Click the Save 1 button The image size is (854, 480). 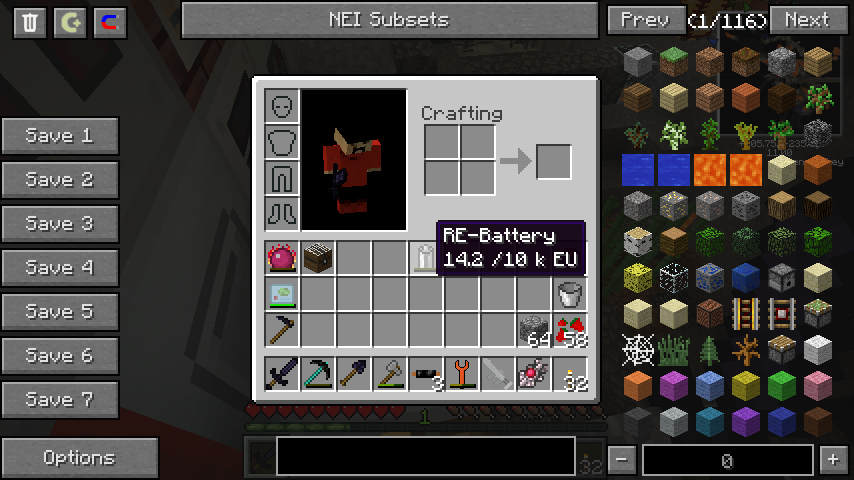click(60, 136)
